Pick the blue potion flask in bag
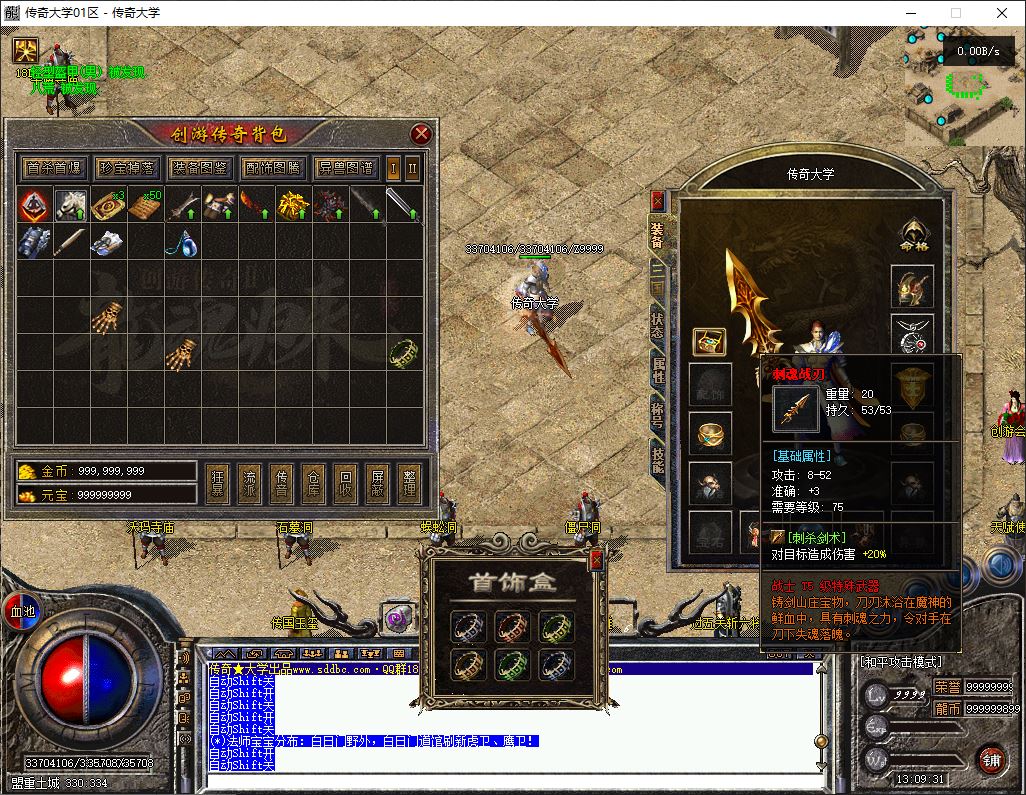Image resolution: width=1026 pixels, height=795 pixels. (x=180, y=242)
